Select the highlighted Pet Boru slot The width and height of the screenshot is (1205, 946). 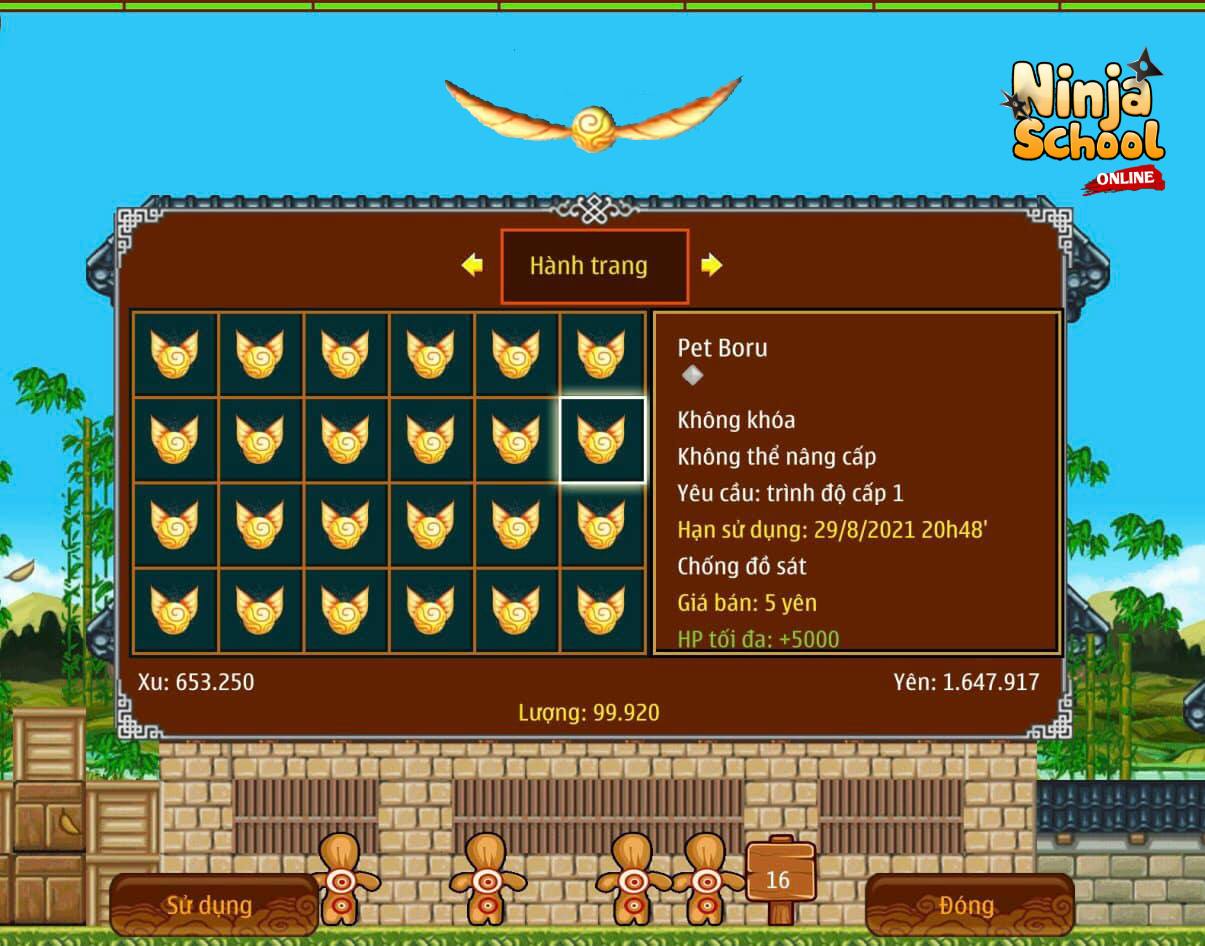click(x=601, y=440)
